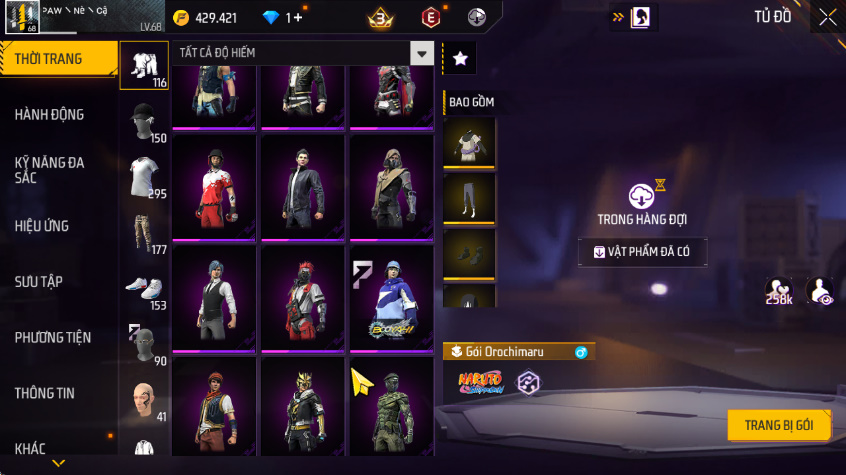Go to the SƯU TẬP tab

click(39, 282)
